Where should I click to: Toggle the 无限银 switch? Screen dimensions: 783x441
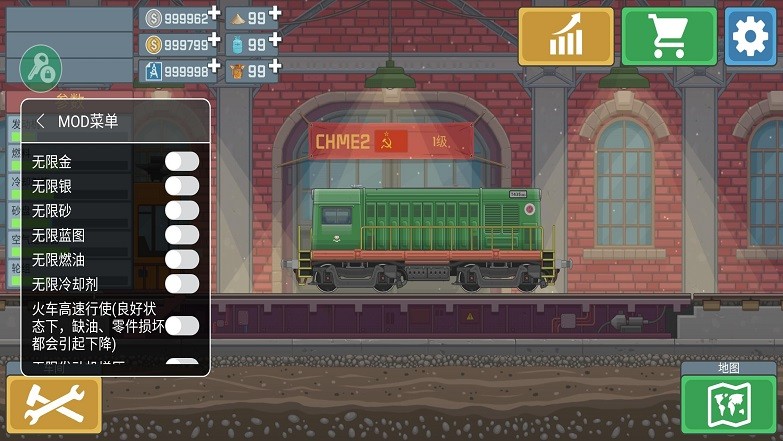(182, 185)
